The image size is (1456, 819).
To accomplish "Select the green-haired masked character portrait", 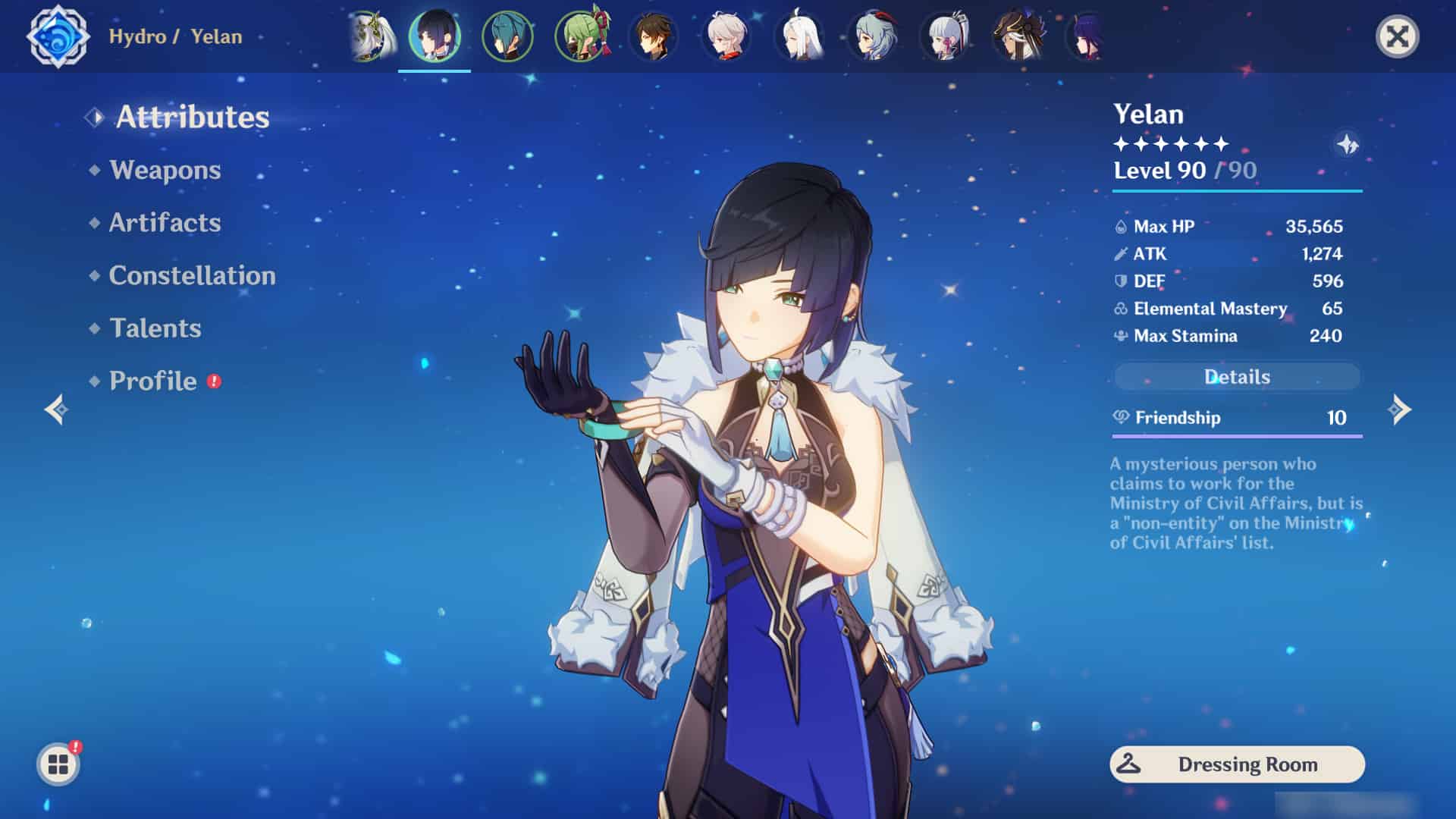I will (x=581, y=36).
